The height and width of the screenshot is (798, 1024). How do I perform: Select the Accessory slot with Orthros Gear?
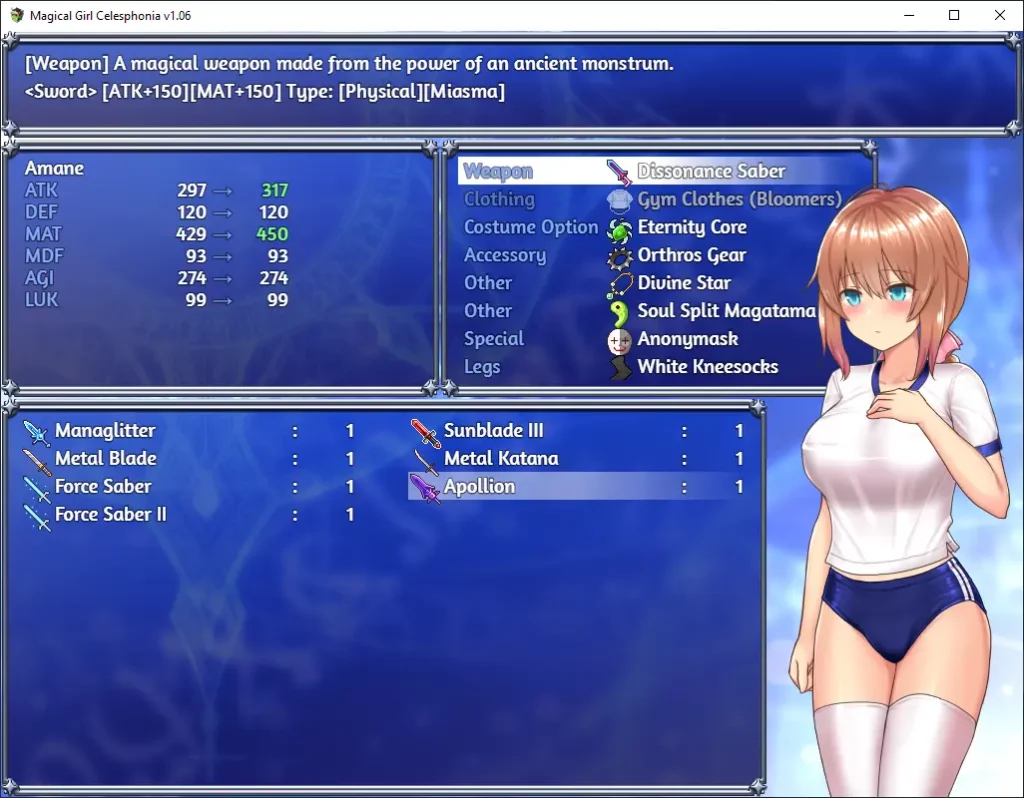pyautogui.click(x=652, y=255)
